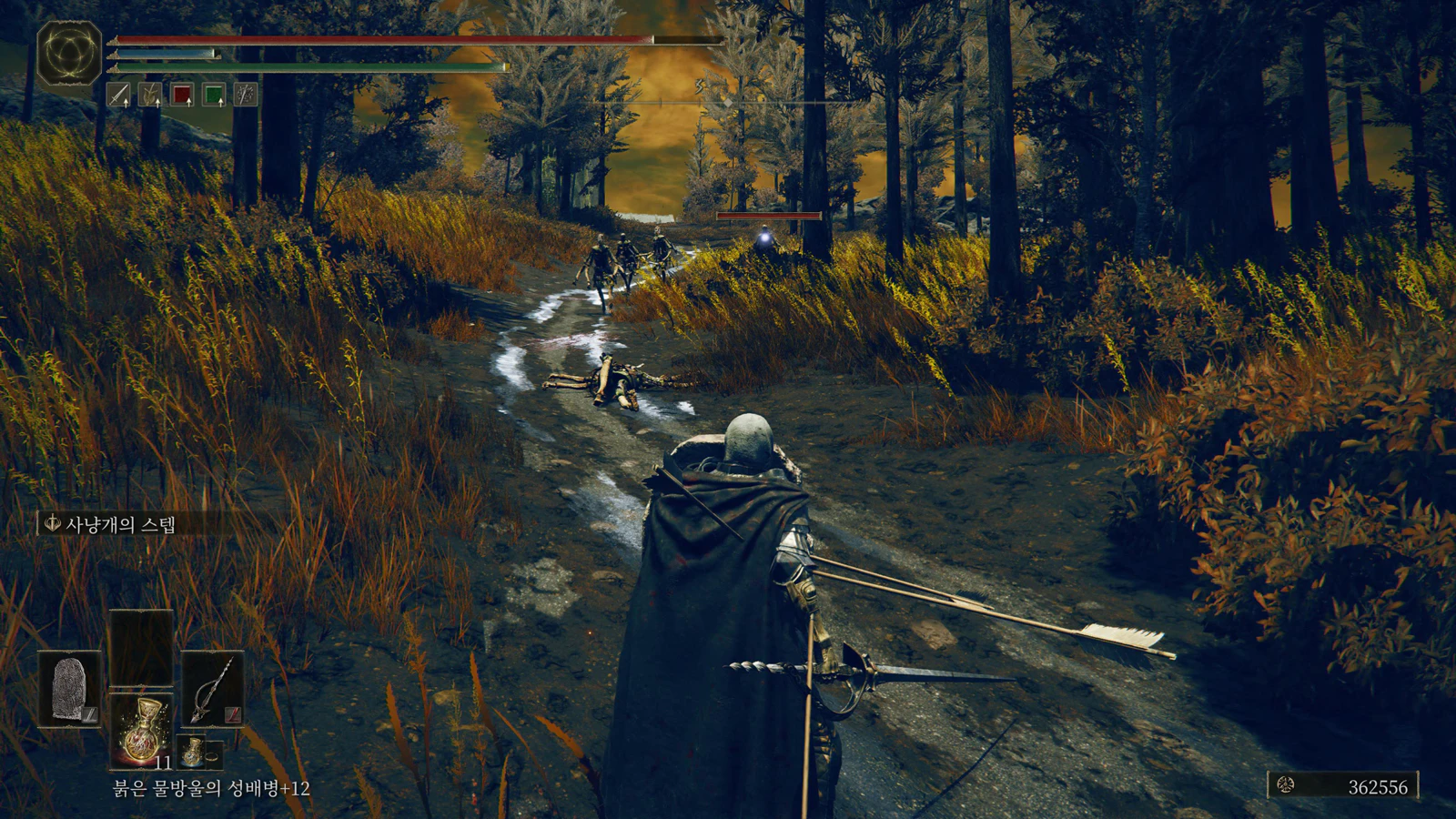Select the red square buff icon
The image size is (1456, 819).
point(182,95)
